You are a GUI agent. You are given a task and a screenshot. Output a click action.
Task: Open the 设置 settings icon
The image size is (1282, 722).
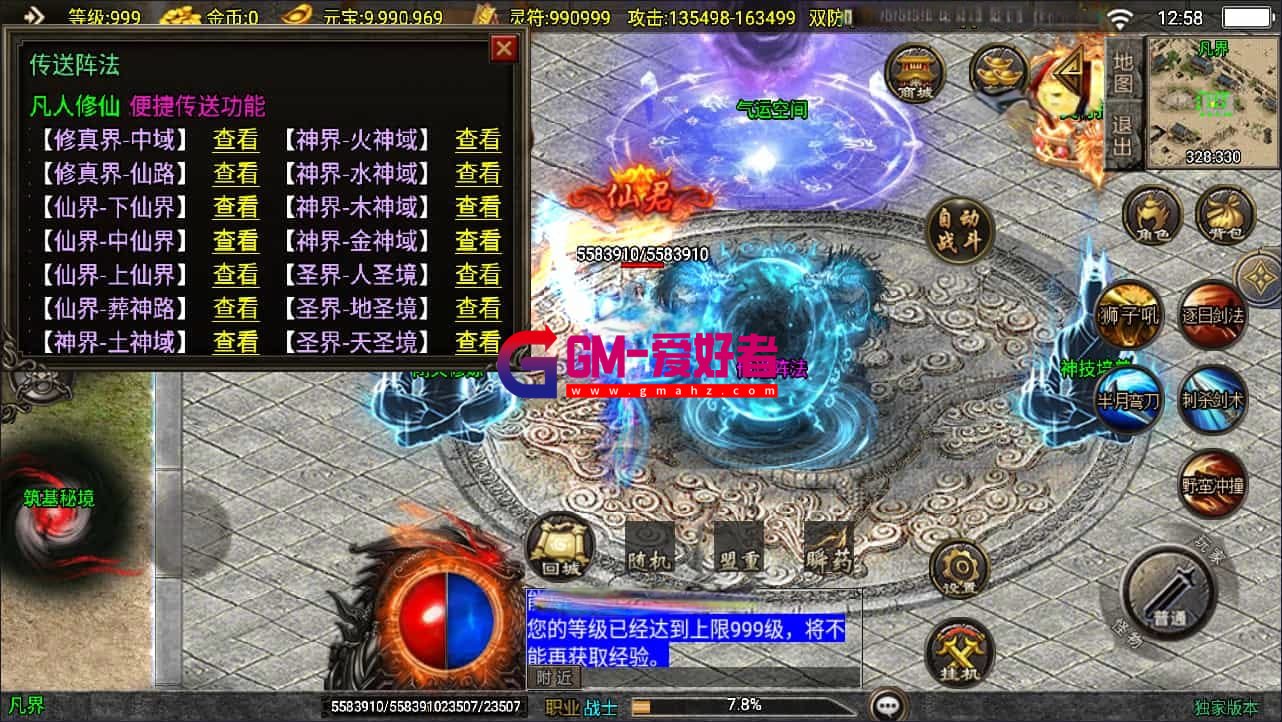click(961, 568)
